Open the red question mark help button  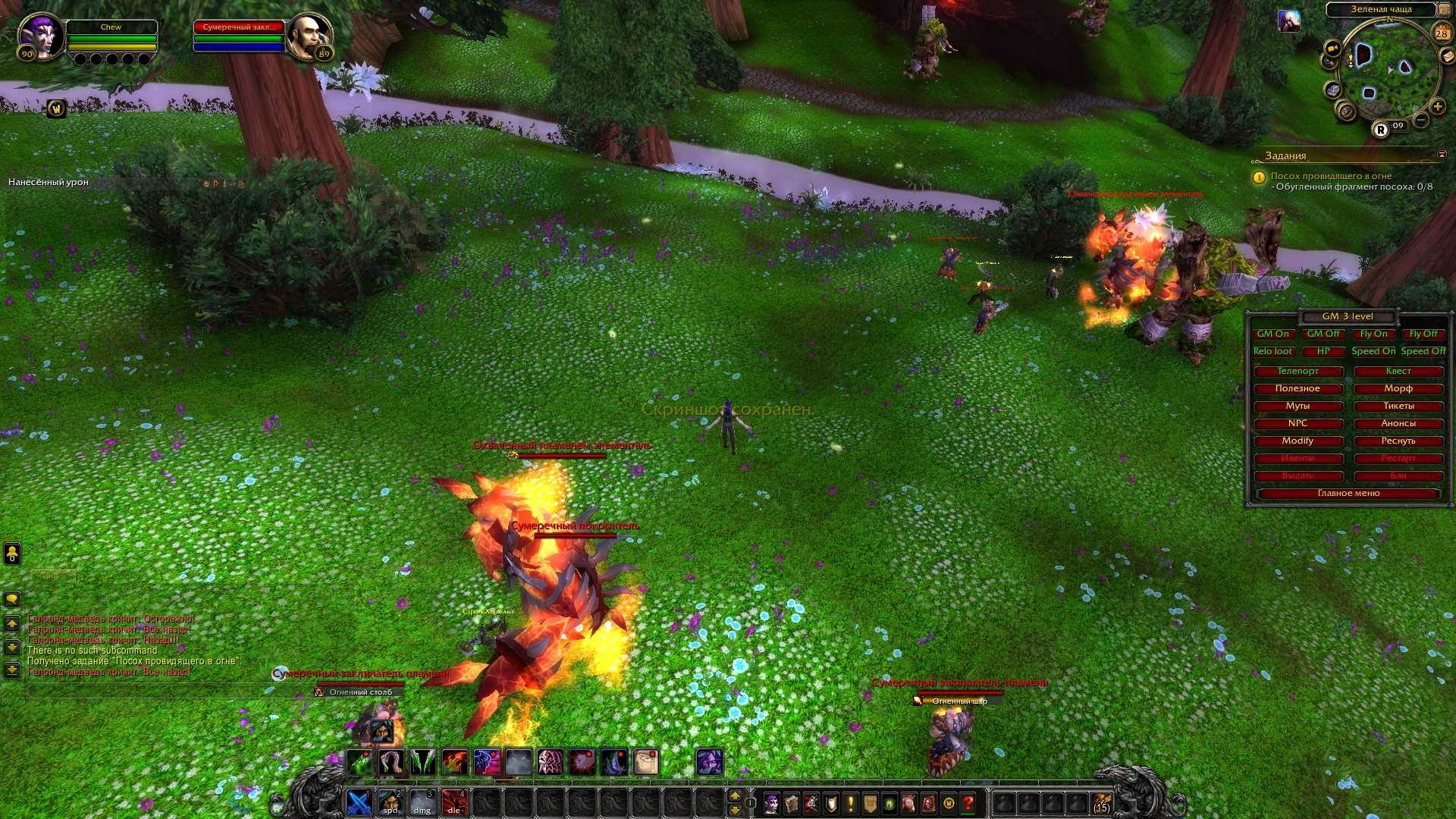click(968, 802)
